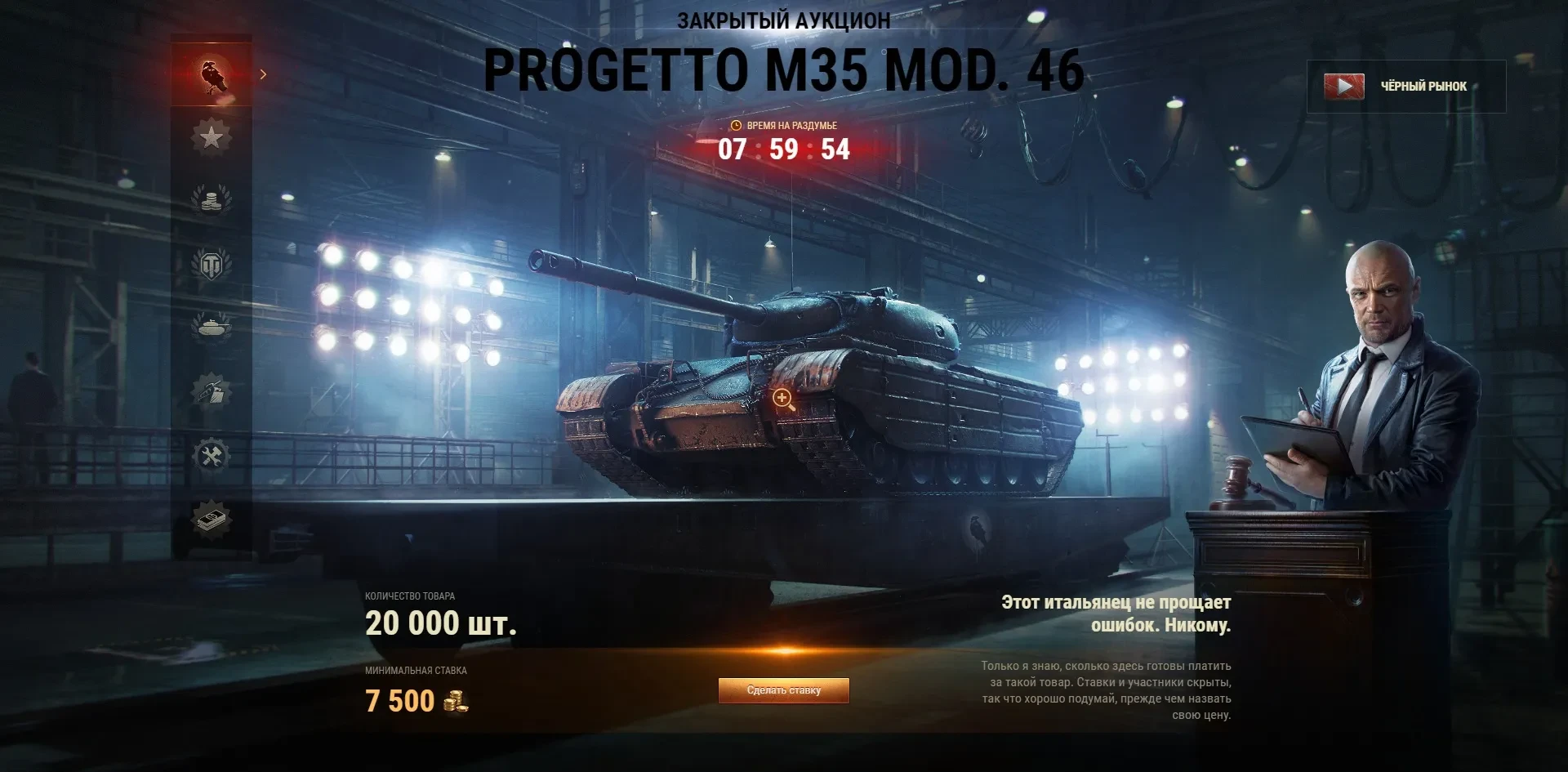Click the clock icon above the countdown
Screen dimensions: 1568x772
(736, 127)
